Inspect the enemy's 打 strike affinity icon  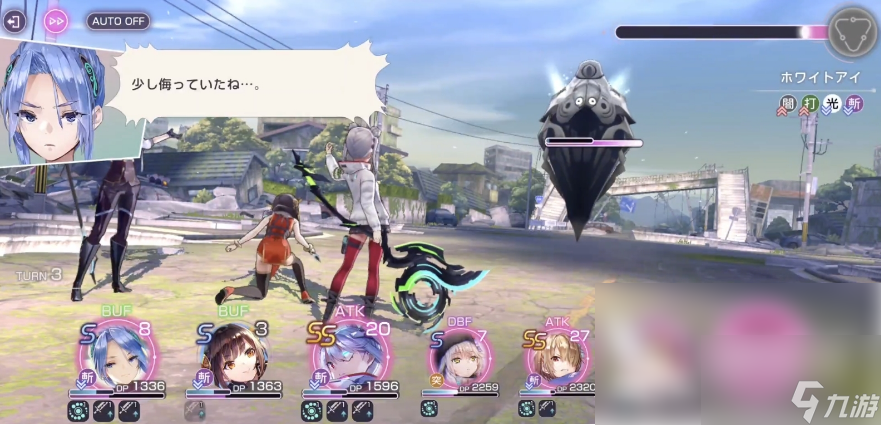pos(810,102)
